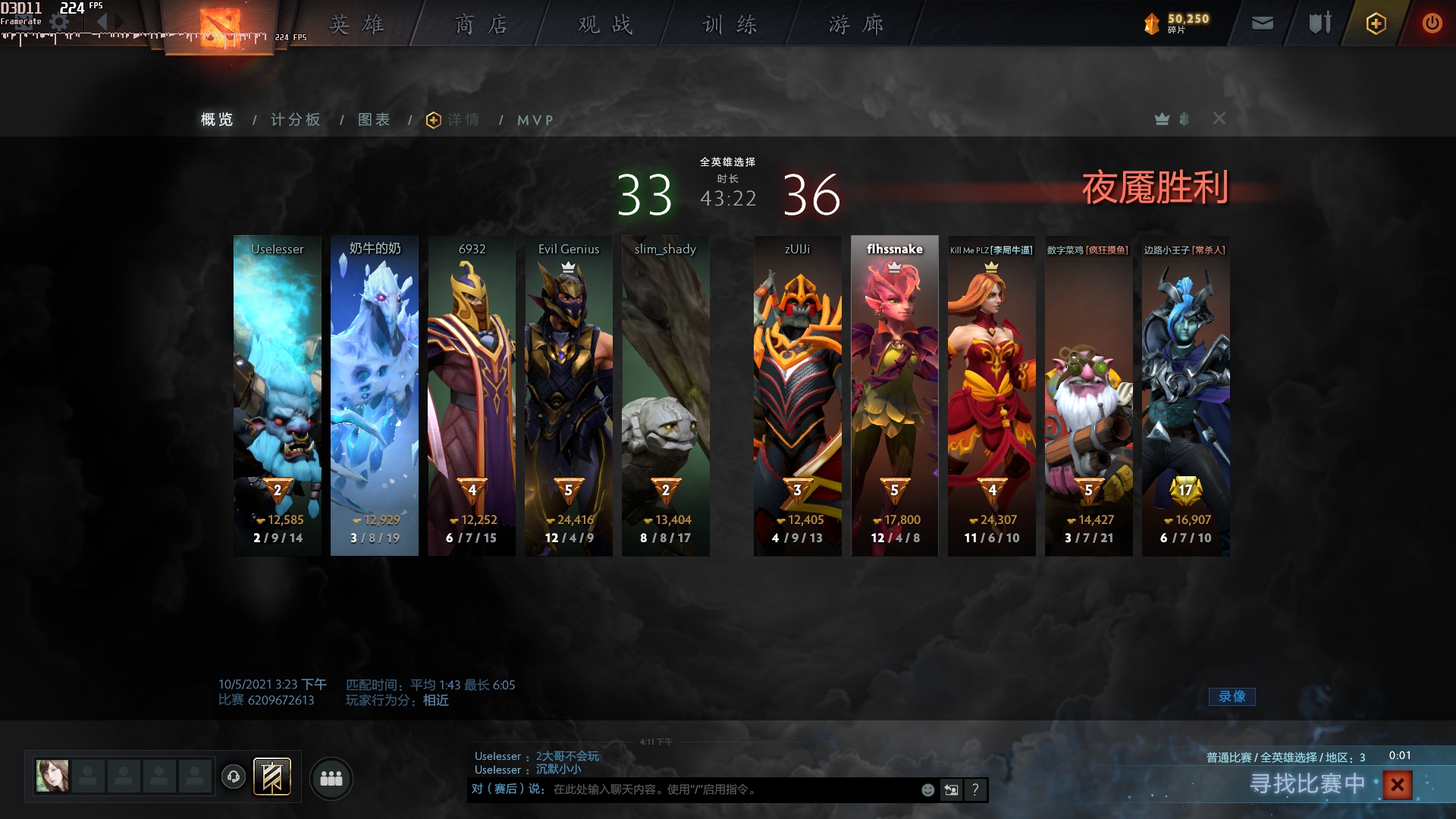Switch to the 图表 graphs tab

coord(374,120)
